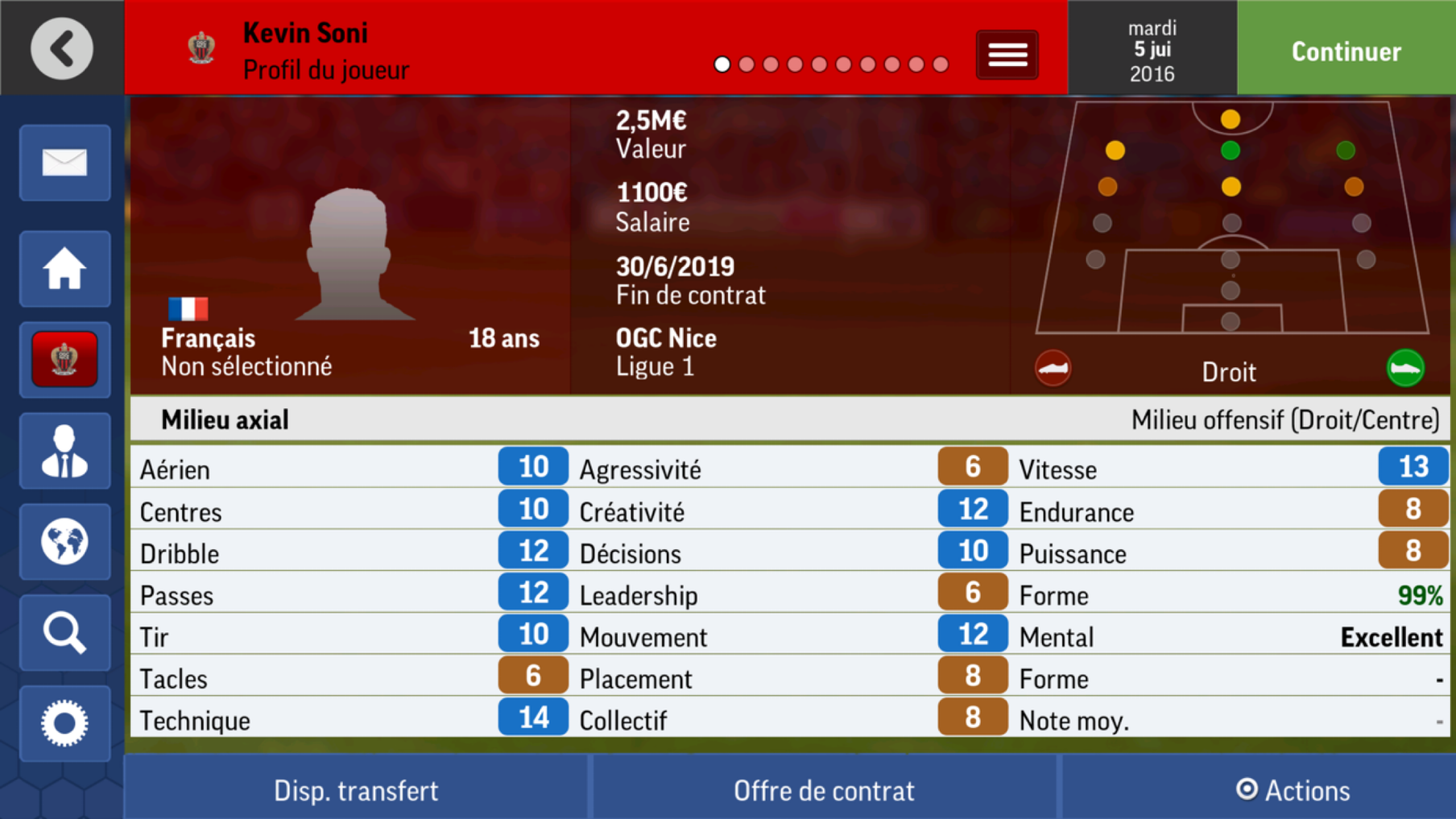Open the world/globe section
1456x819 pixels.
tap(65, 543)
